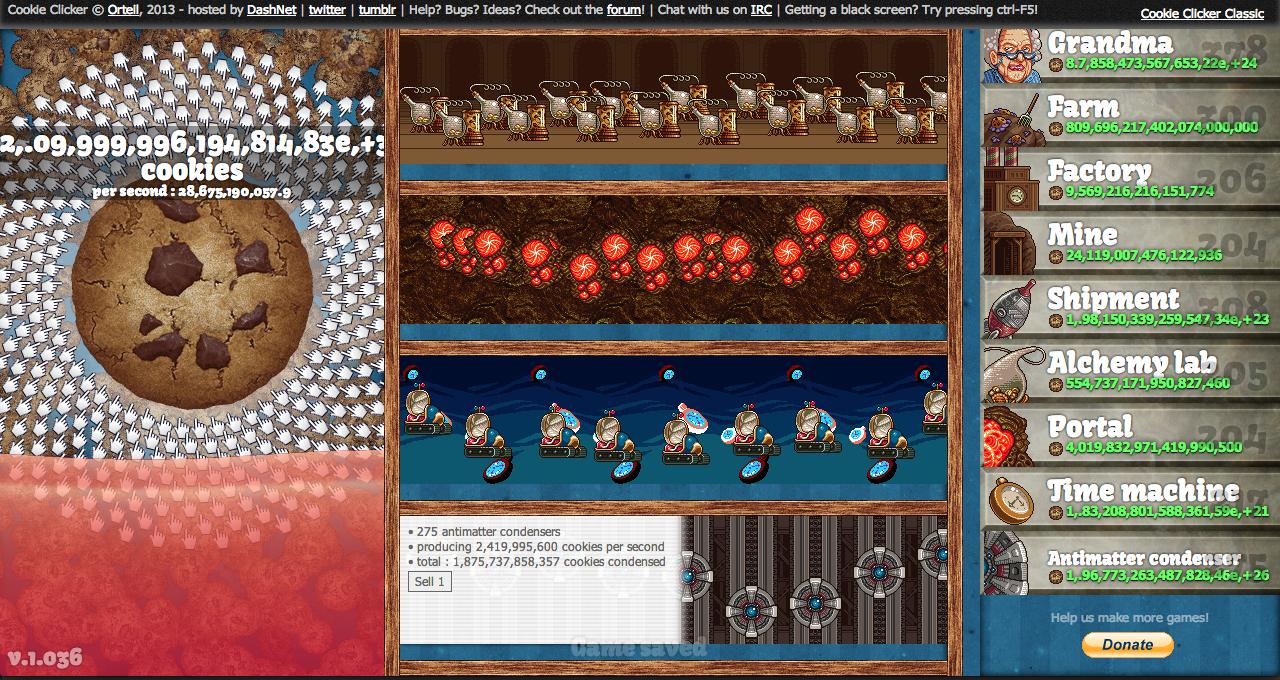Sell 1 antimatter condenser
Image resolution: width=1280 pixels, height=680 pixels.
coord(430,582)
